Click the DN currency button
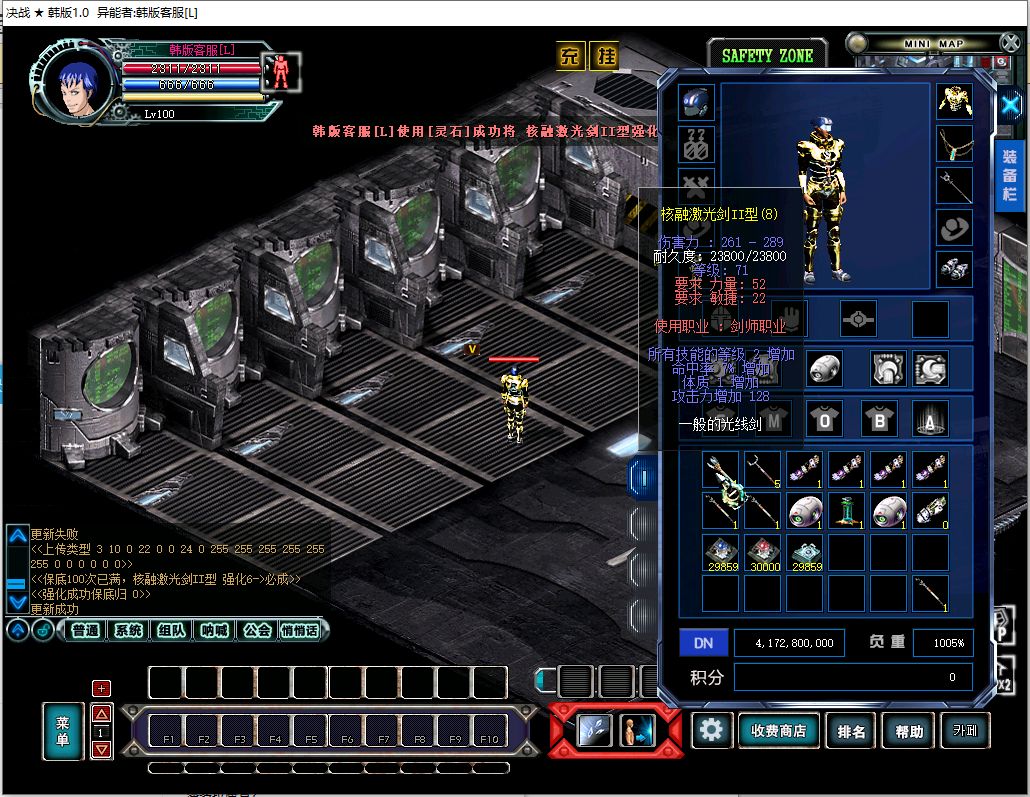 click(x=703, y=643)
